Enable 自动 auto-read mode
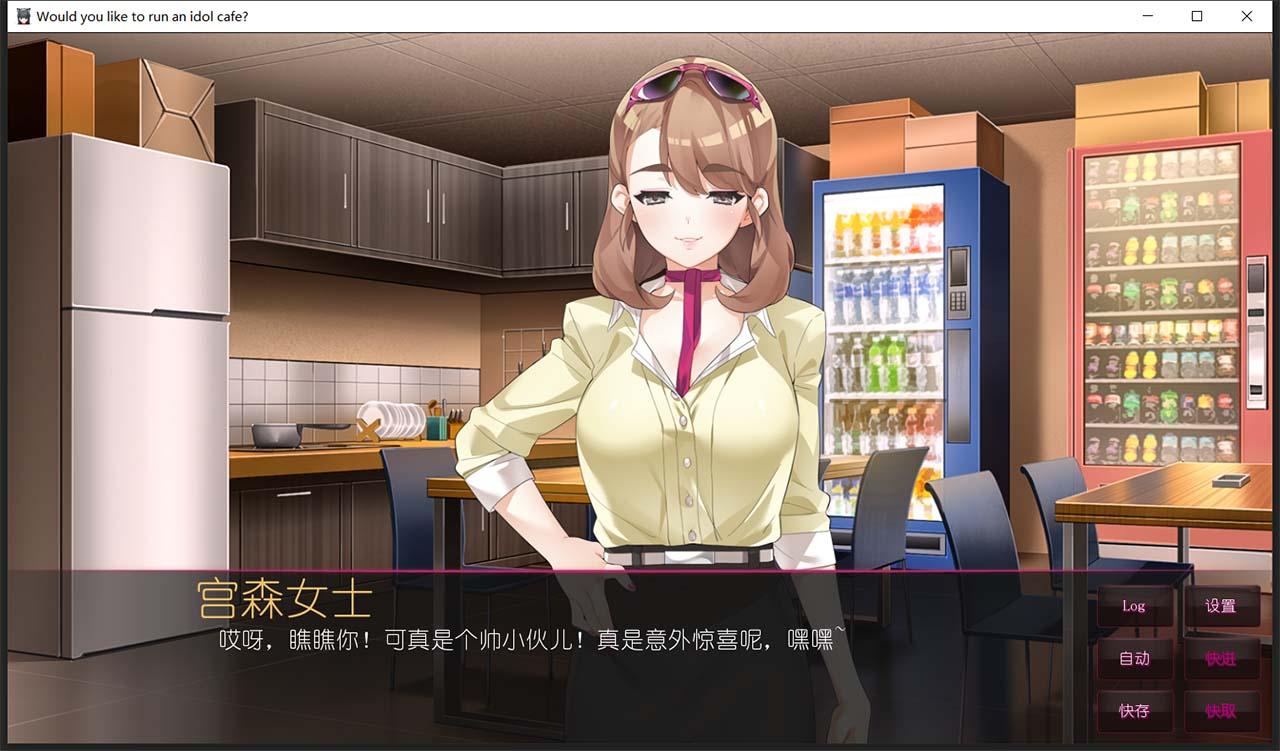The height and width of the screenshot is (751, 1280). [x=1135, y=659]
